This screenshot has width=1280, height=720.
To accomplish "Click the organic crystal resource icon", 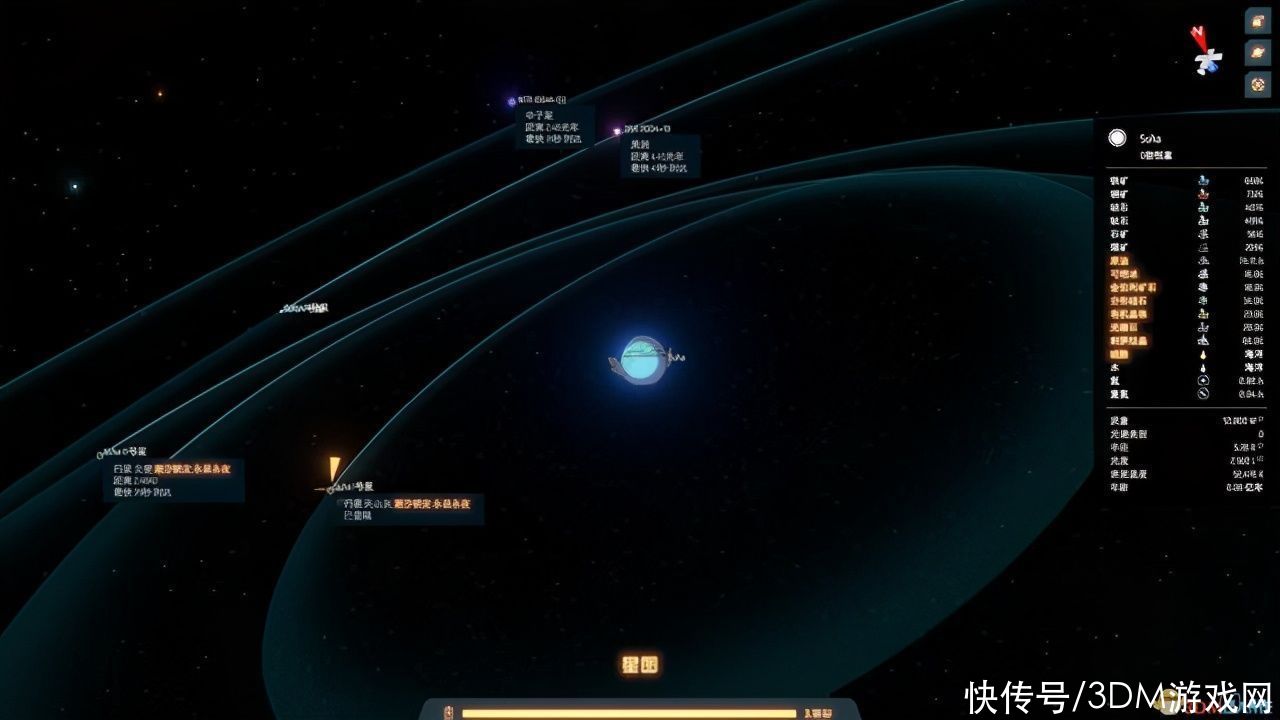I will [x=1203, y=314].
